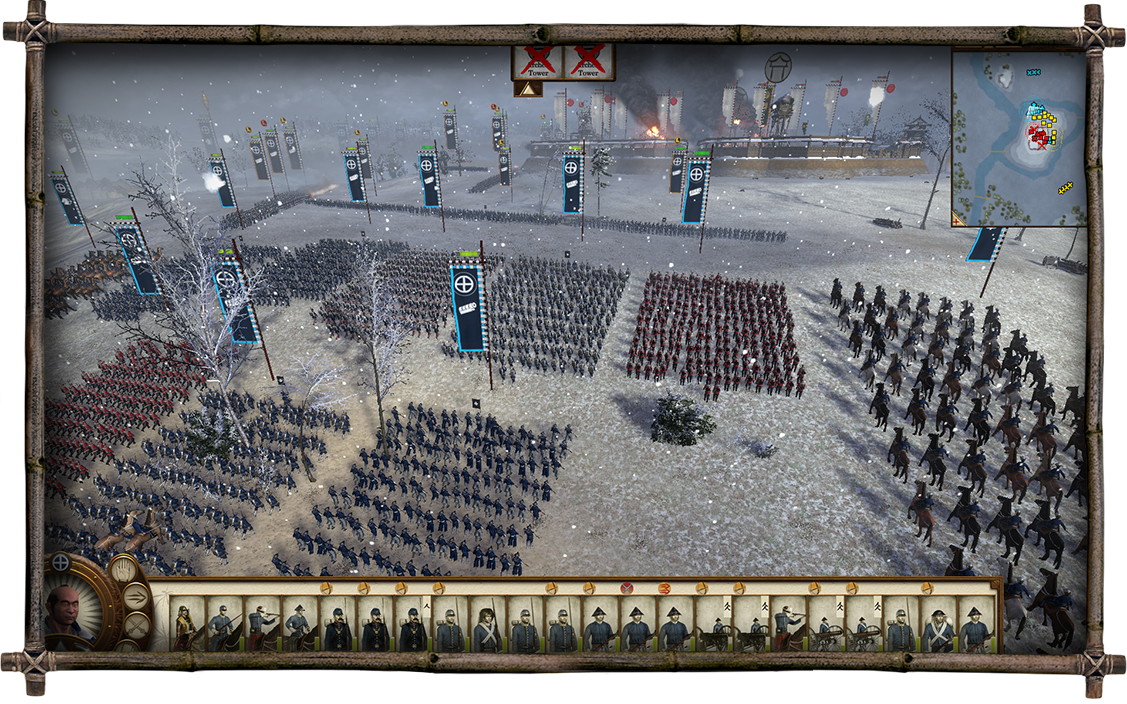Screen dimensions: 1127x704
Task: Select the second crossed-out Tower card
Action: [x=589, y=61]
